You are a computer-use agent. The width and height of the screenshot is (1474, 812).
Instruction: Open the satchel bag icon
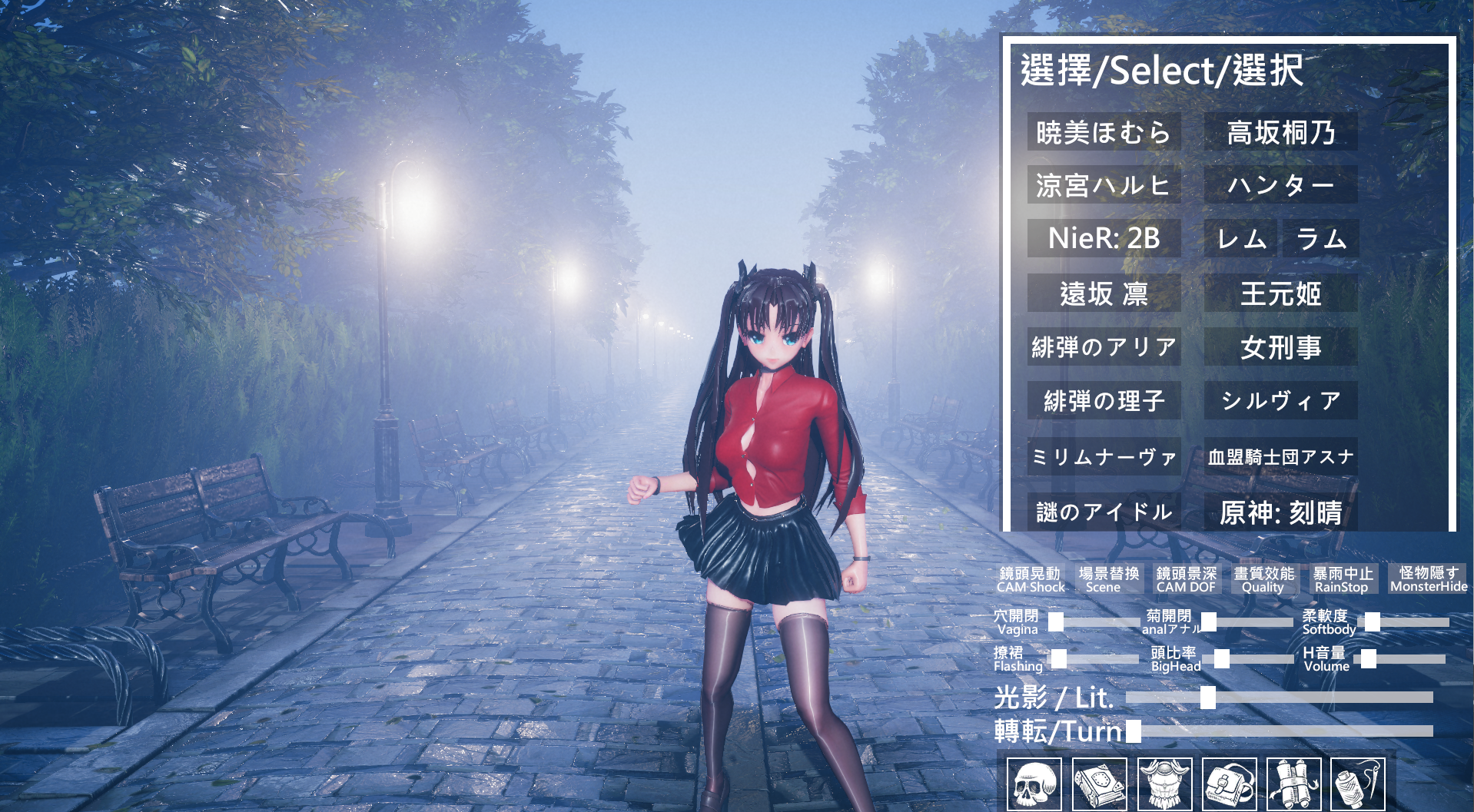click(x=1229, y=784)
